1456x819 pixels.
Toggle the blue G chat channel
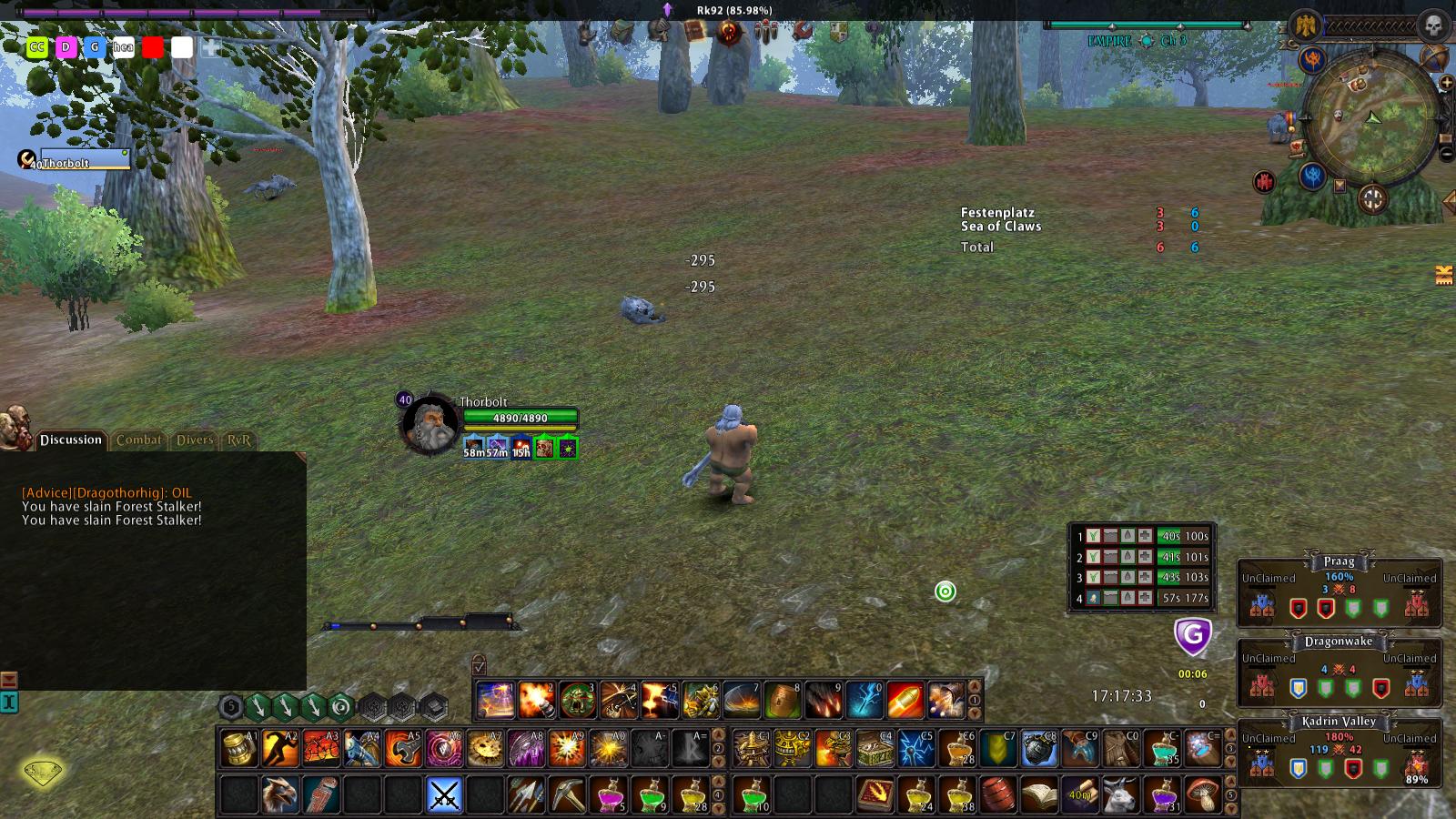pyautogui.click(x=95, y=46)
